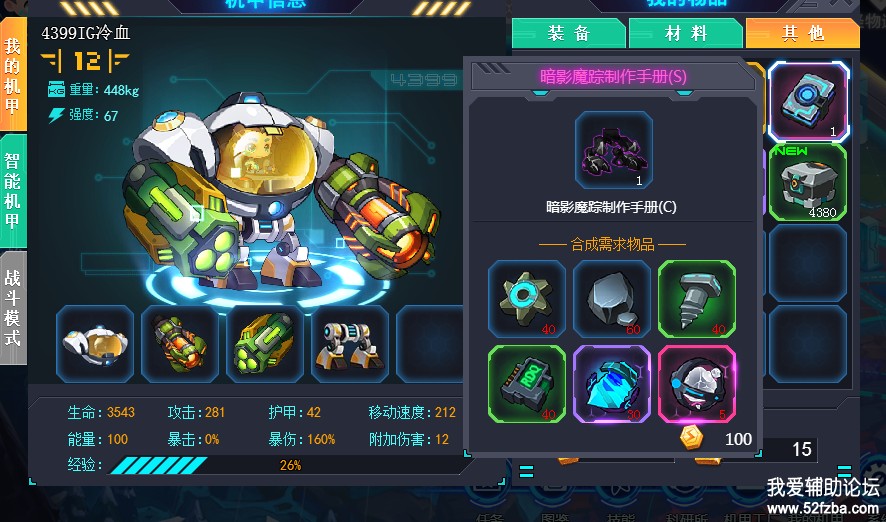Click the 暗影魔踪 blueprint result icon
This screenshot has height=522, width=886.
click(614, 150)
